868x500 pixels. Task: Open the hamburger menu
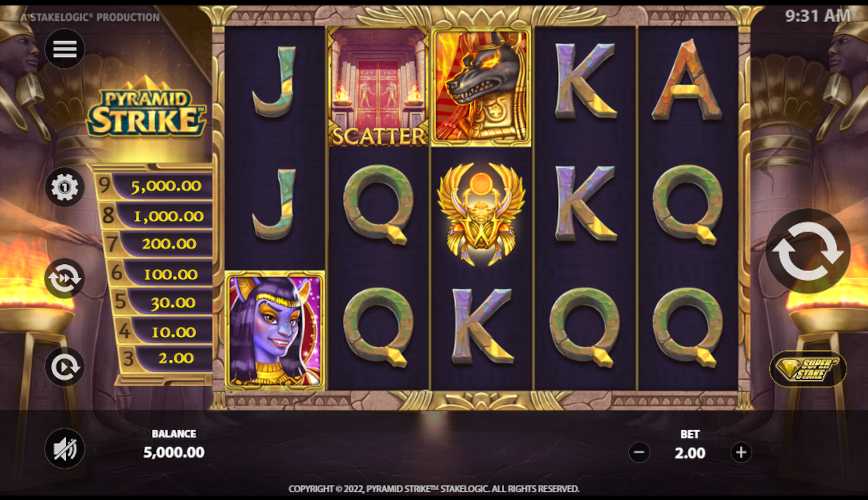click(x=65, y=49)
